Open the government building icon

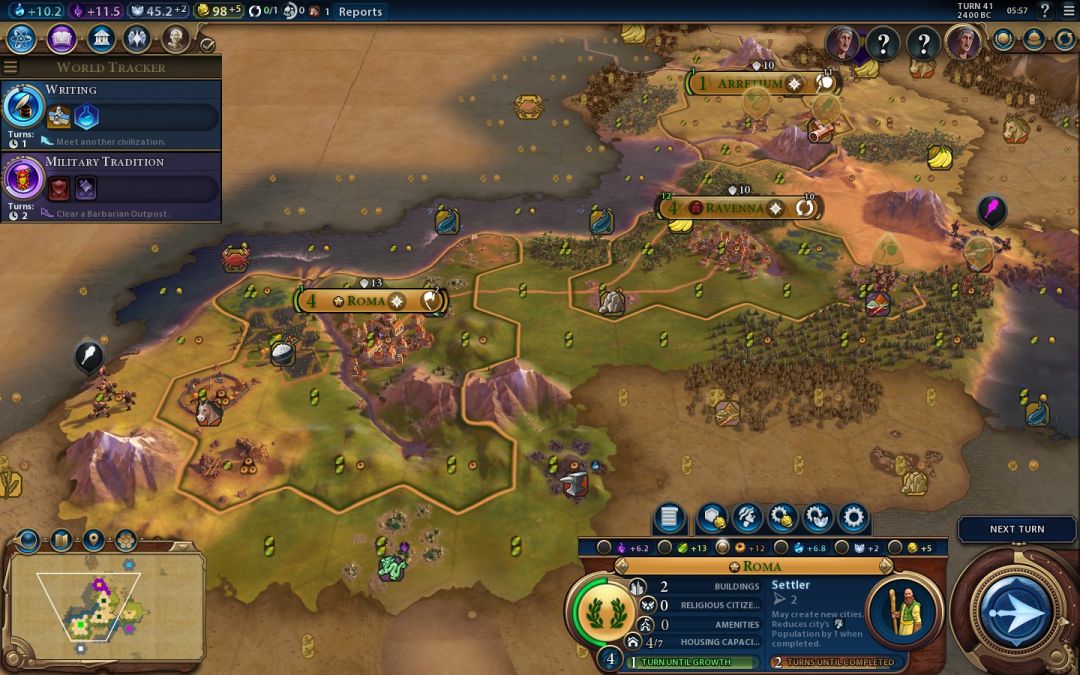pos(99,40)
